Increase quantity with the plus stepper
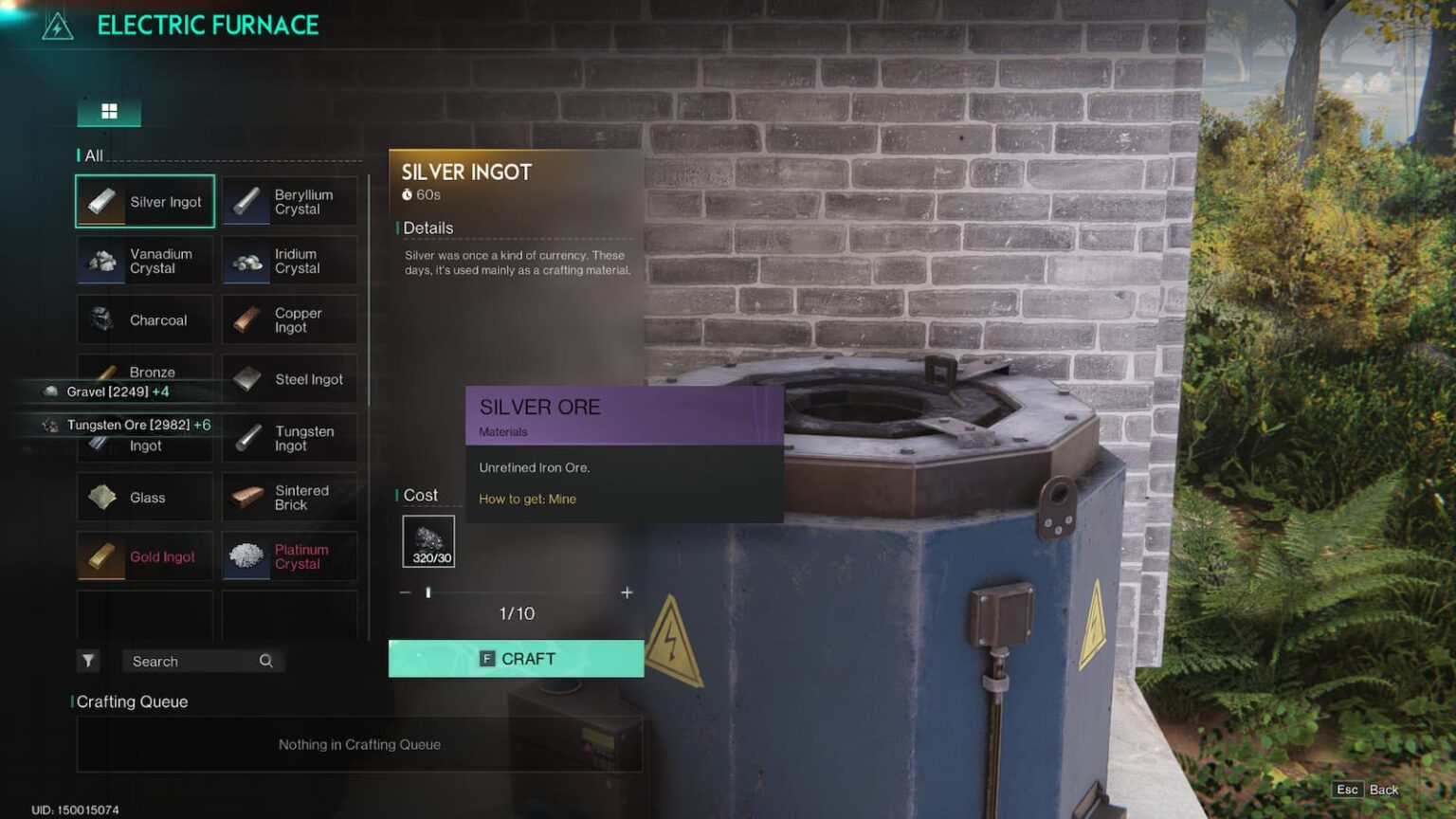This screenshot has height=819, width=1456. pos(627,592)
